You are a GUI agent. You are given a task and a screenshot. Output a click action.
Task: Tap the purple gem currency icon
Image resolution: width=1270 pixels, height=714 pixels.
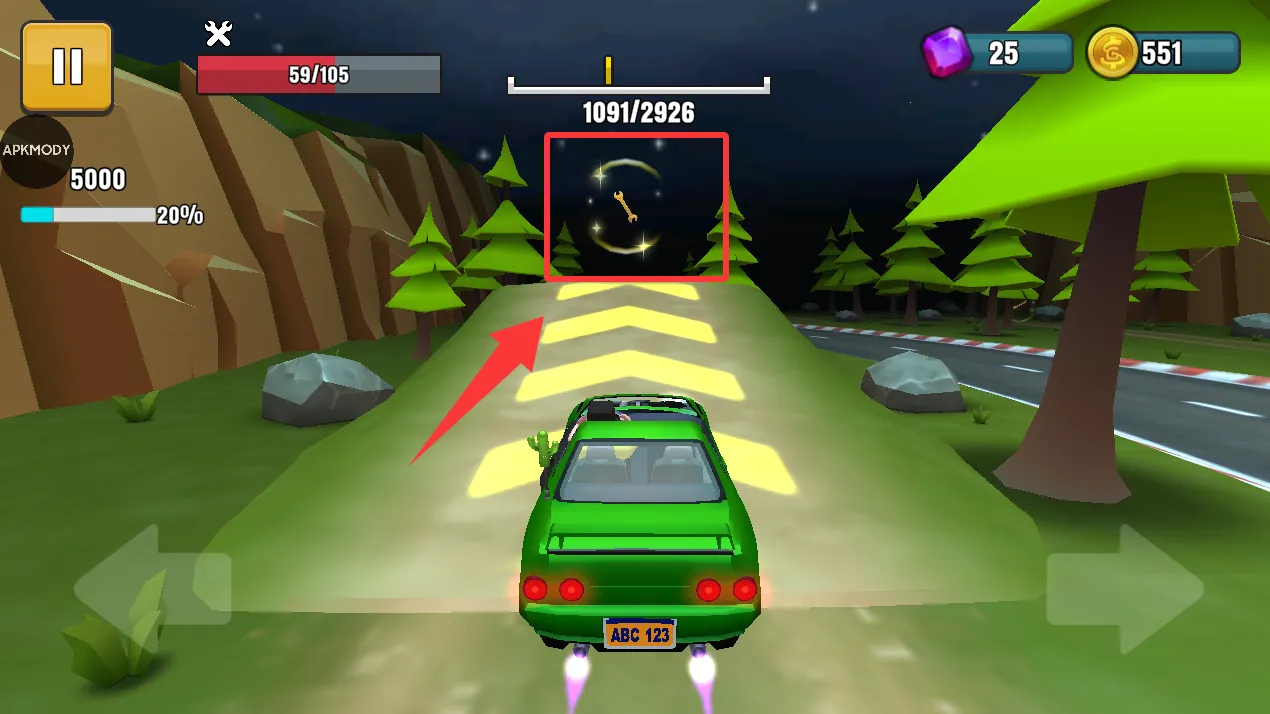coord(945,52)
